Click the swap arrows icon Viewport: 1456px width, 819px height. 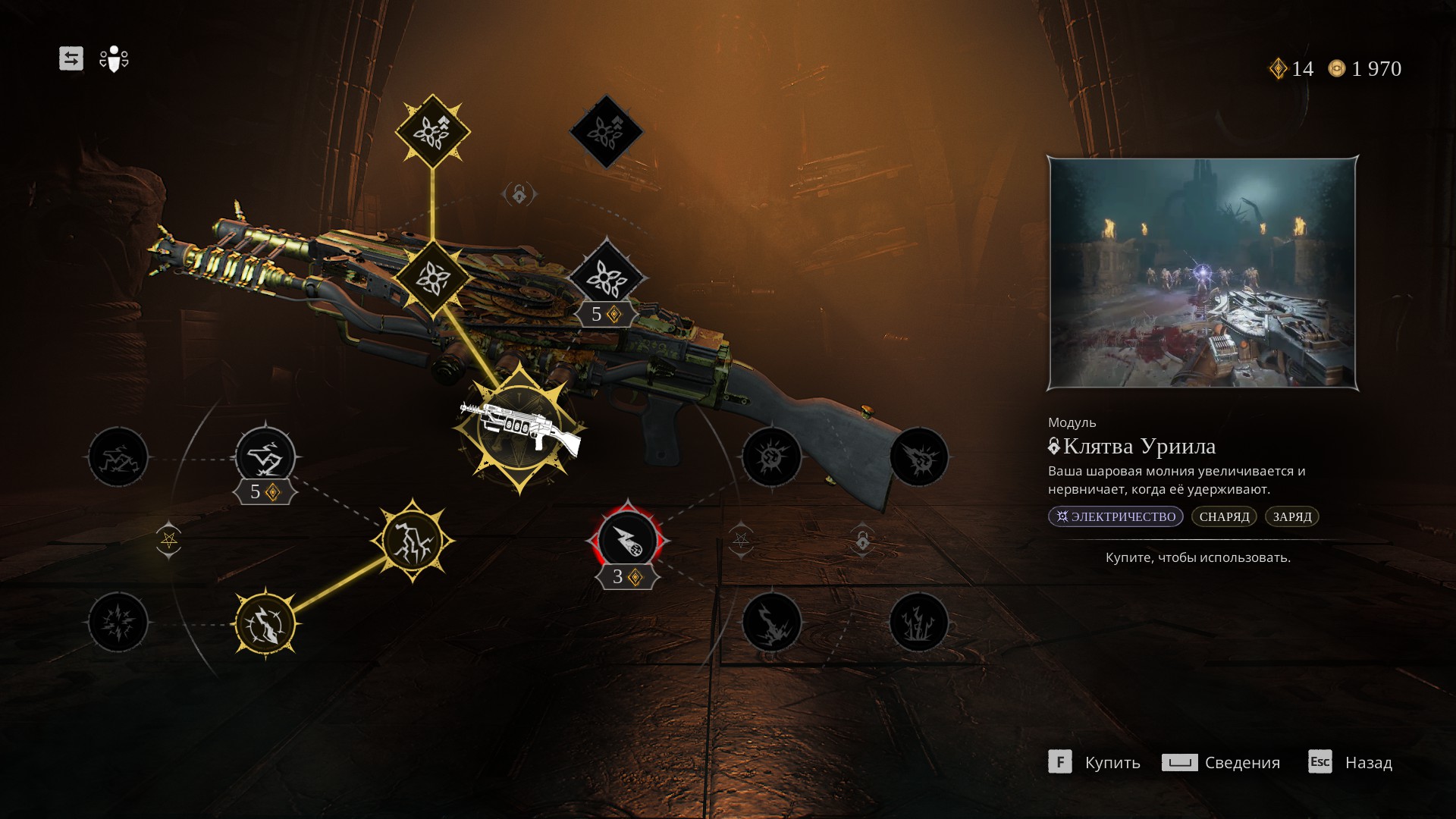71,58
